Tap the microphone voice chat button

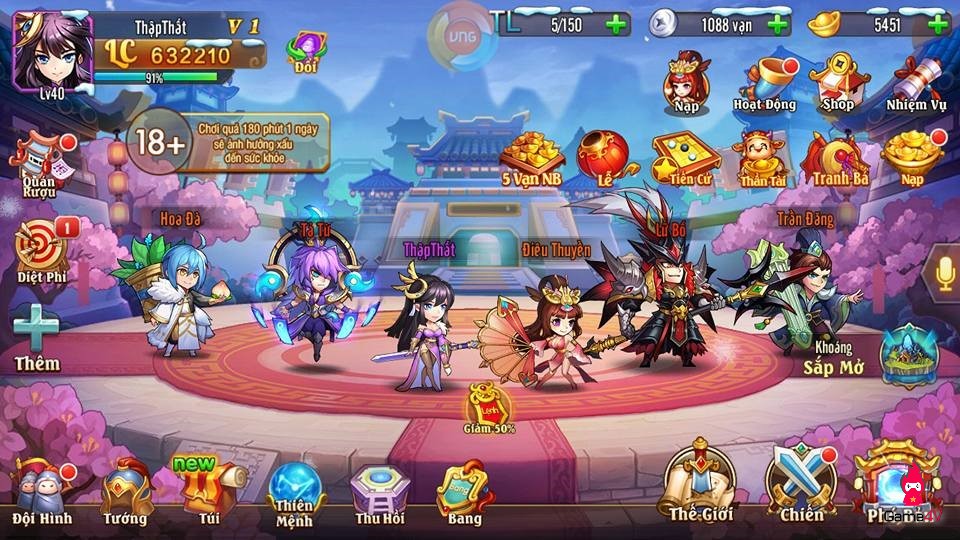(x=942, y=272)
